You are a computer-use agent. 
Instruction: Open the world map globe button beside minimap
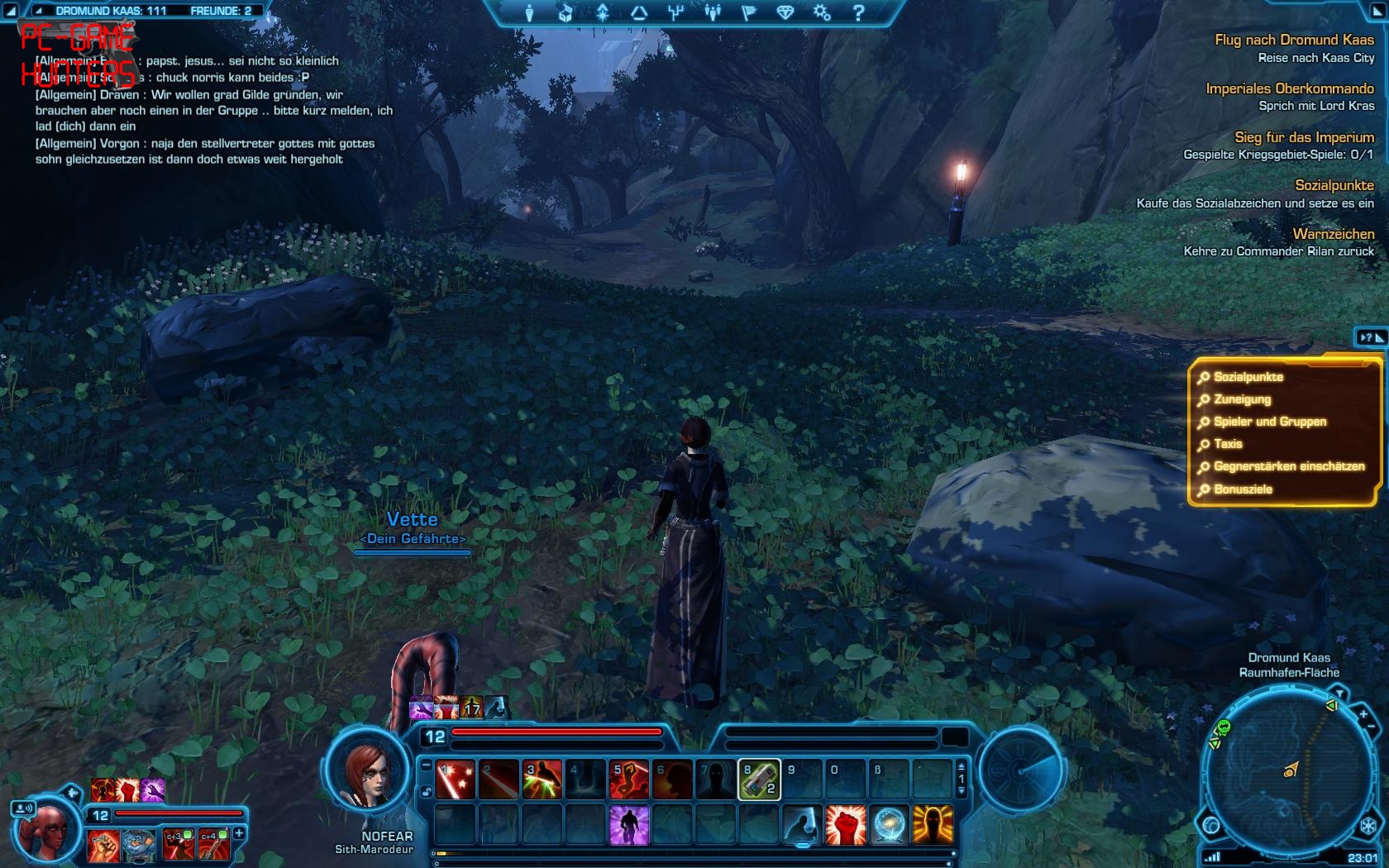[x=1211, y=825]
